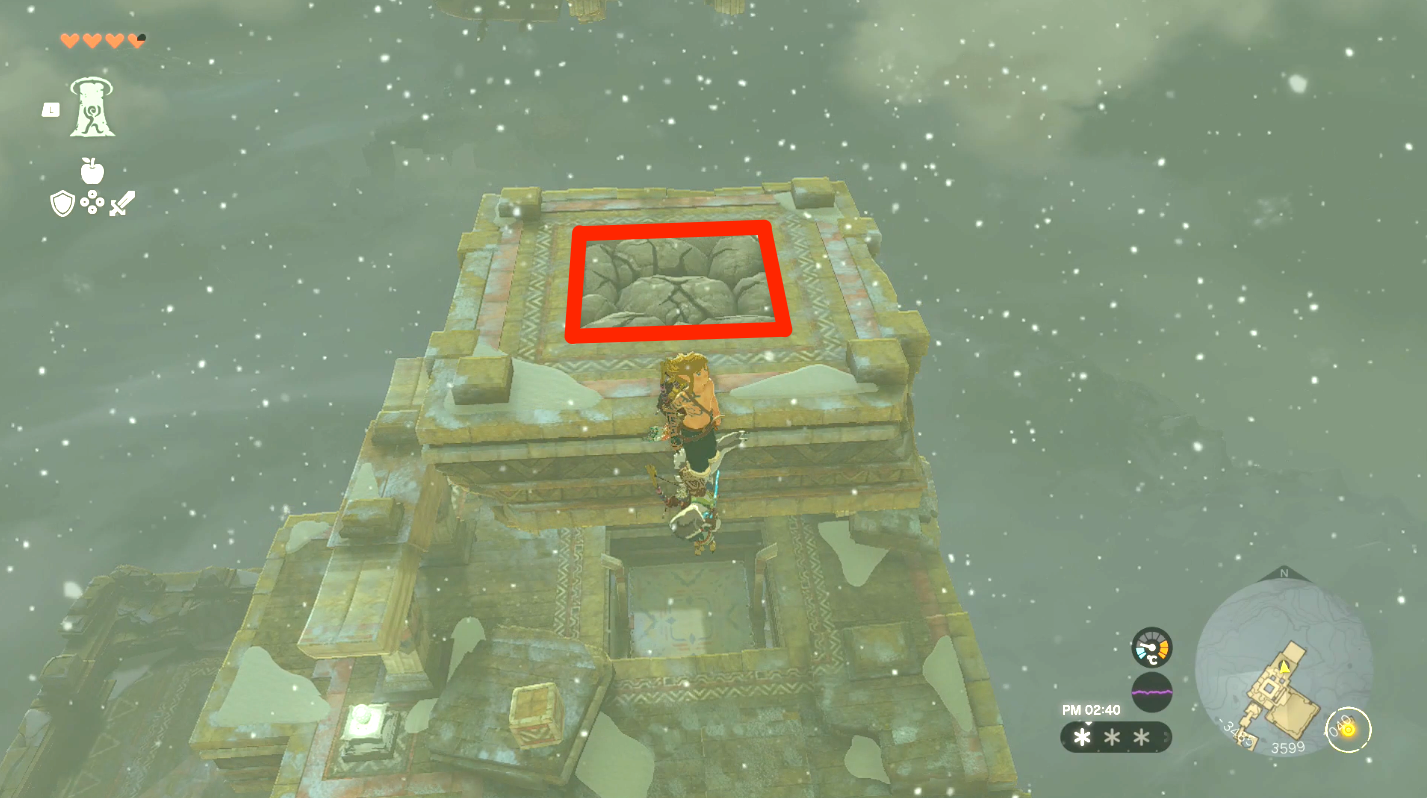Click the sword icon in the loadout

pos(123,202)
